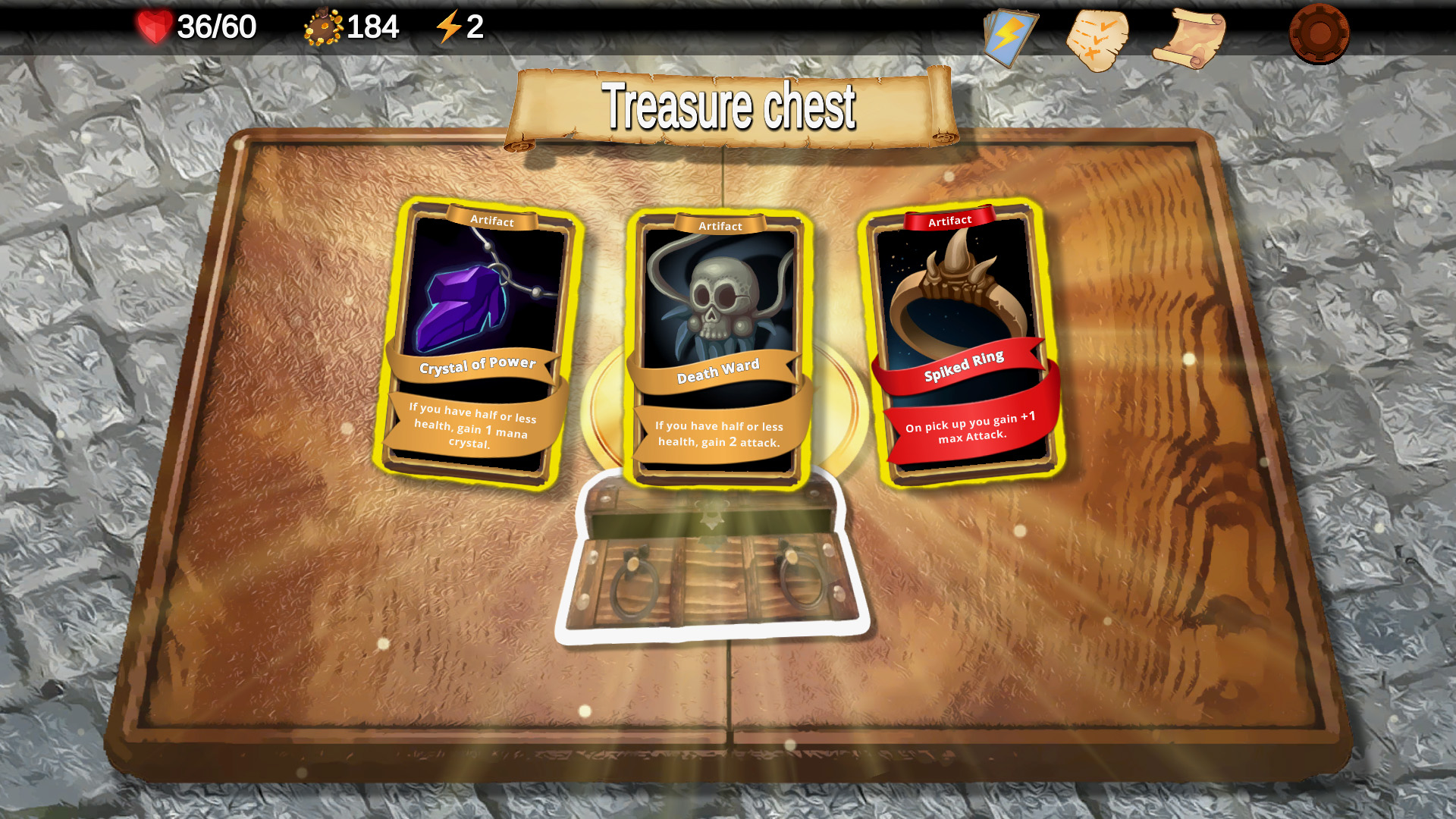This screenshot has height=819, width=1456.
Task: Click the Death Ward name ribbon
Action: click(719, 370)
